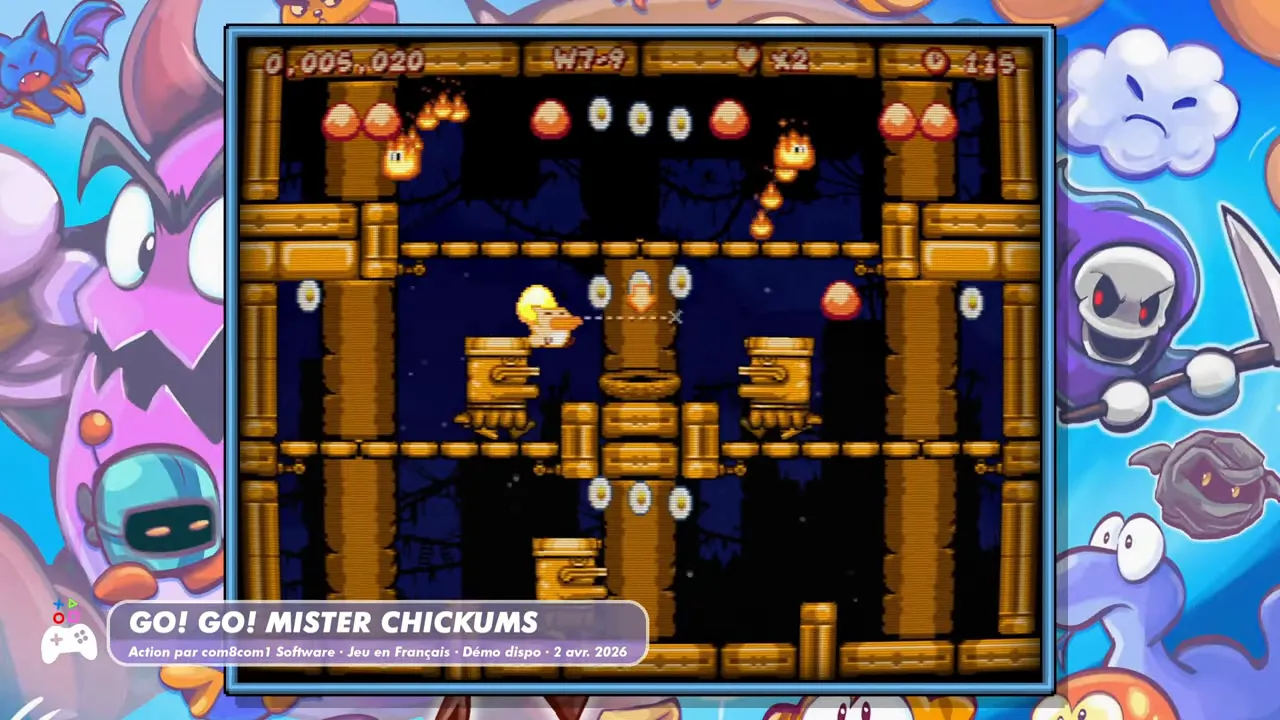
Task: Click the flaming fireball enemy near the top
Action: point(795,150)
